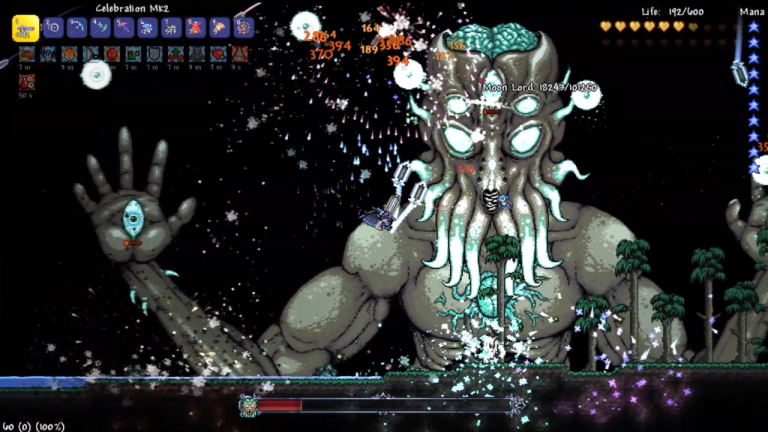Click the grey shield Ironskin buff icon

point(154,54)
